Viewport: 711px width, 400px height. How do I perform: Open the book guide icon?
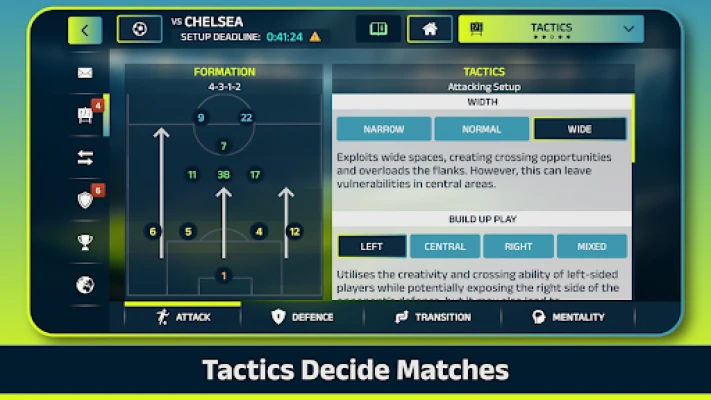(x=379, y=29)
